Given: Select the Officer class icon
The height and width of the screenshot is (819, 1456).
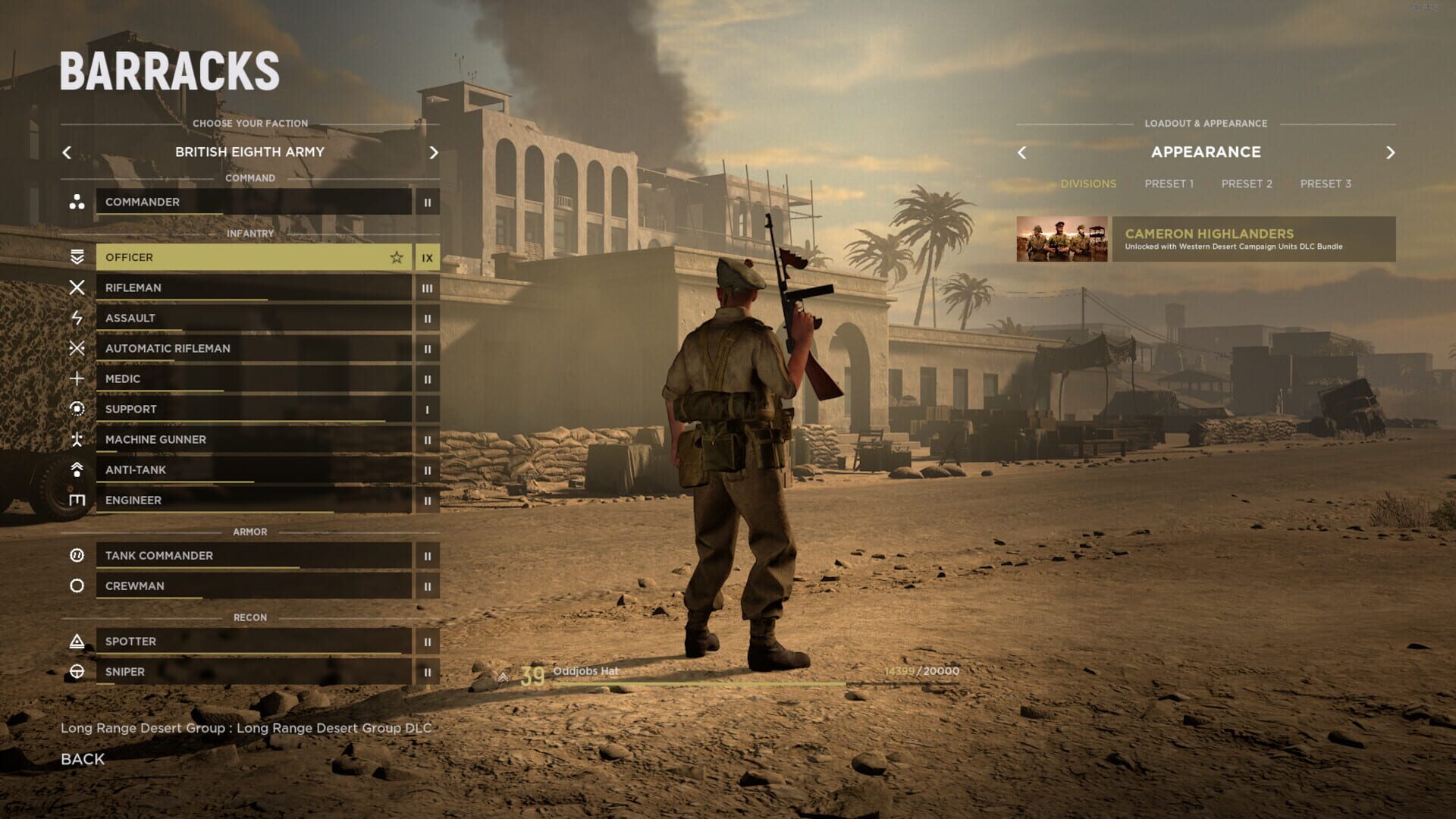Looking at the screenshot, I should point(77,257).
